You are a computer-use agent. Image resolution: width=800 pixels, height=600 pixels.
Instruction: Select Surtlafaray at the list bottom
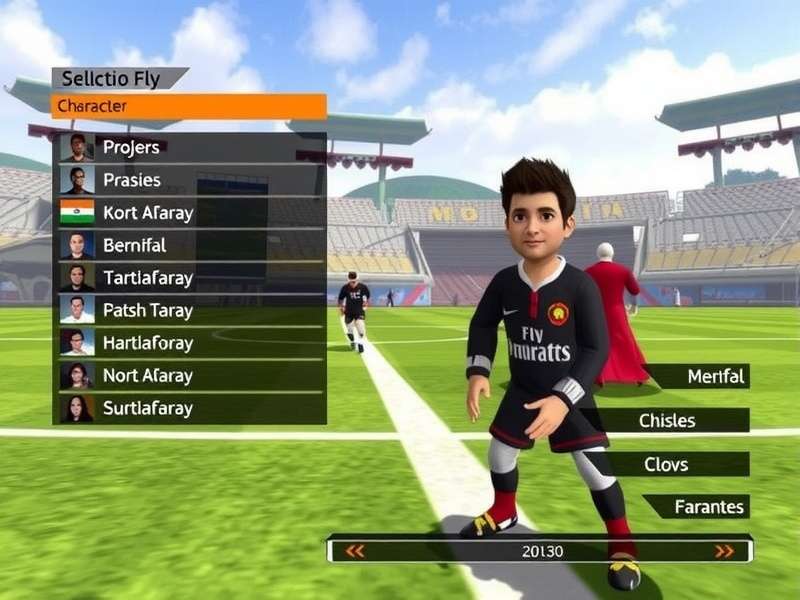pos(190,408)
